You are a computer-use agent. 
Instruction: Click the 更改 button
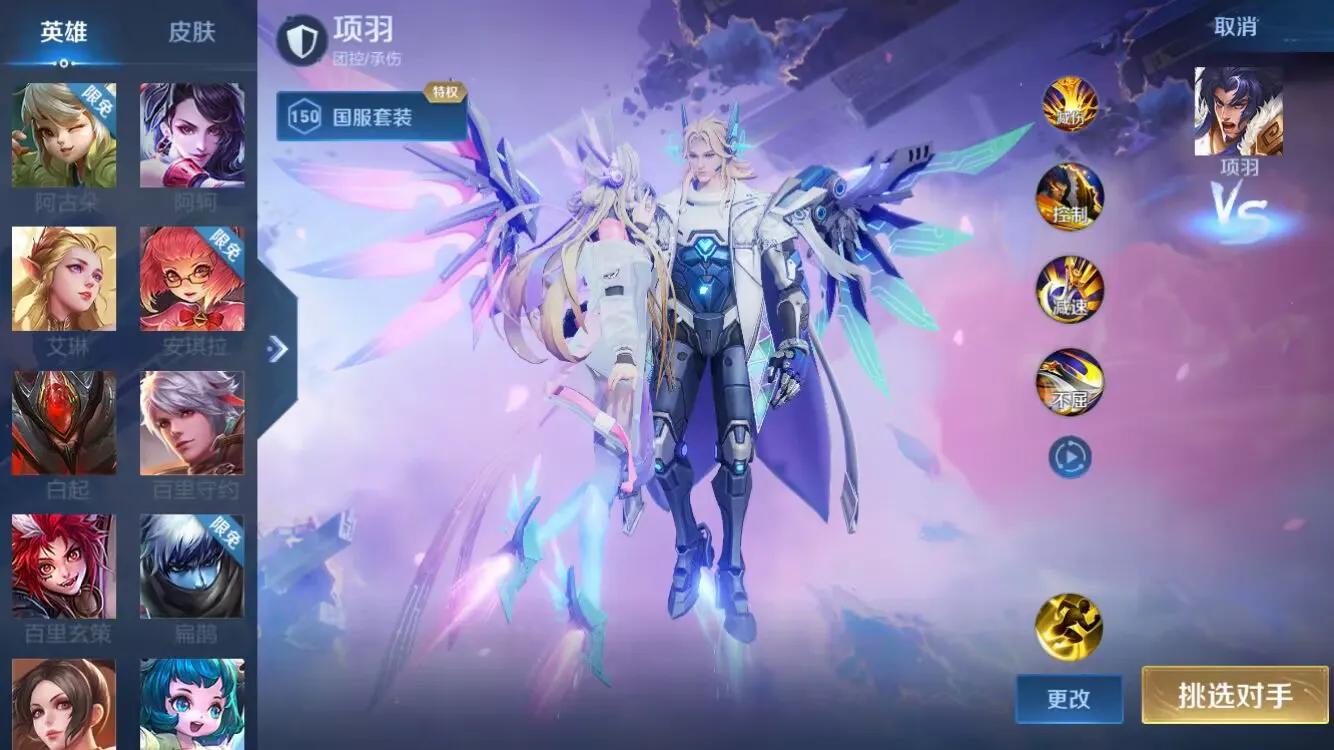pyautogui.click(x=1069, y=698)
